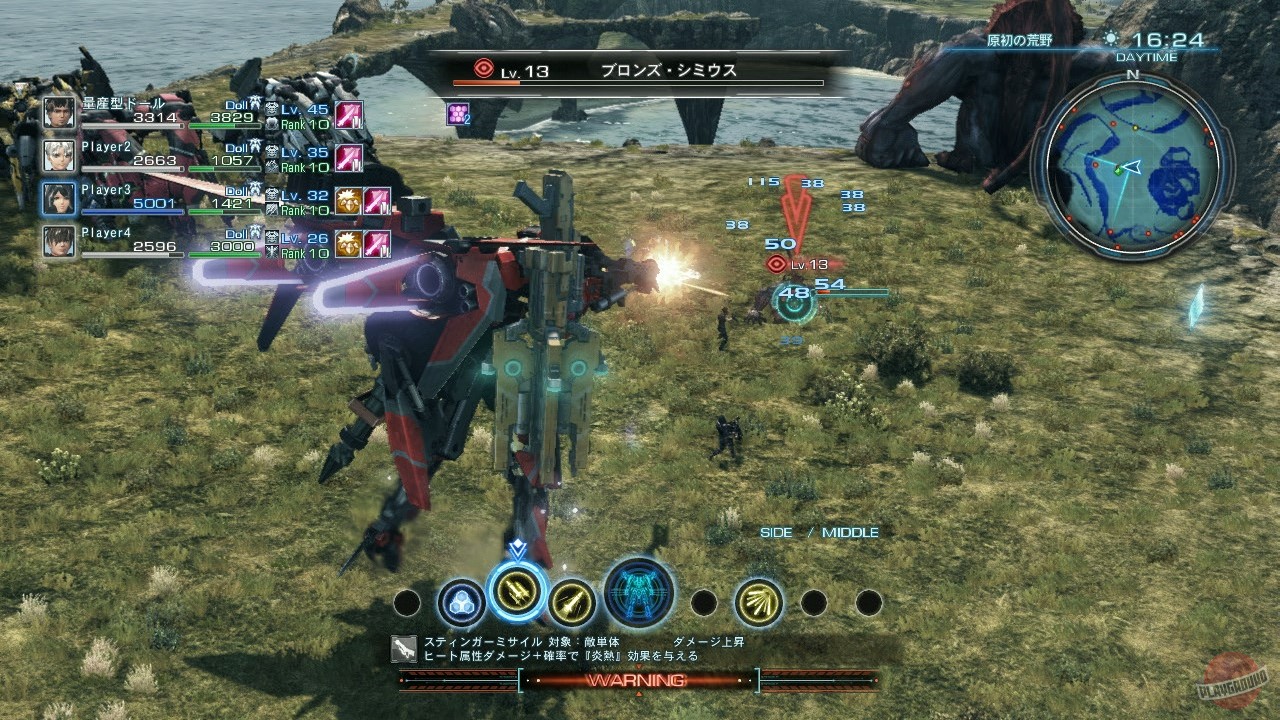Viewport: 1280px width, 720px height.
Task: Select the leftmost empty art slot
Action: pos(405,601)
